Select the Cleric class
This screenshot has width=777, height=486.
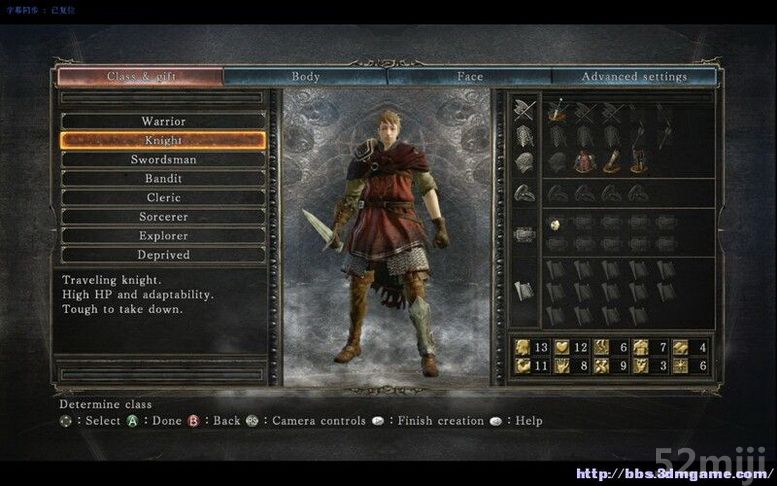[x=163, y=197]
